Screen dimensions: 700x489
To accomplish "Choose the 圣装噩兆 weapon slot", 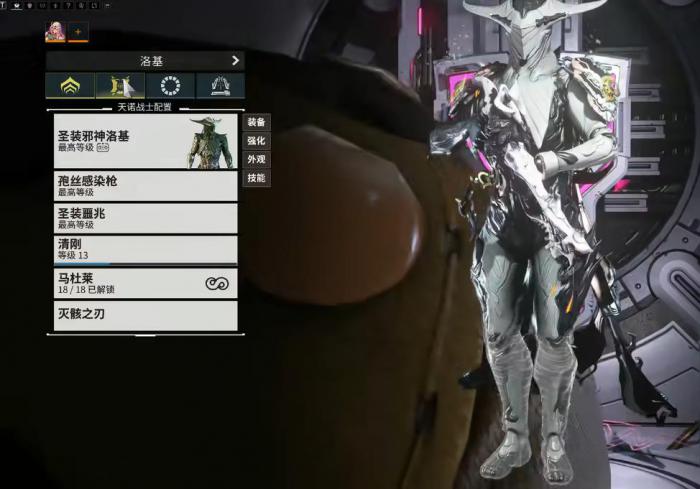I will [x=145, y=218].
